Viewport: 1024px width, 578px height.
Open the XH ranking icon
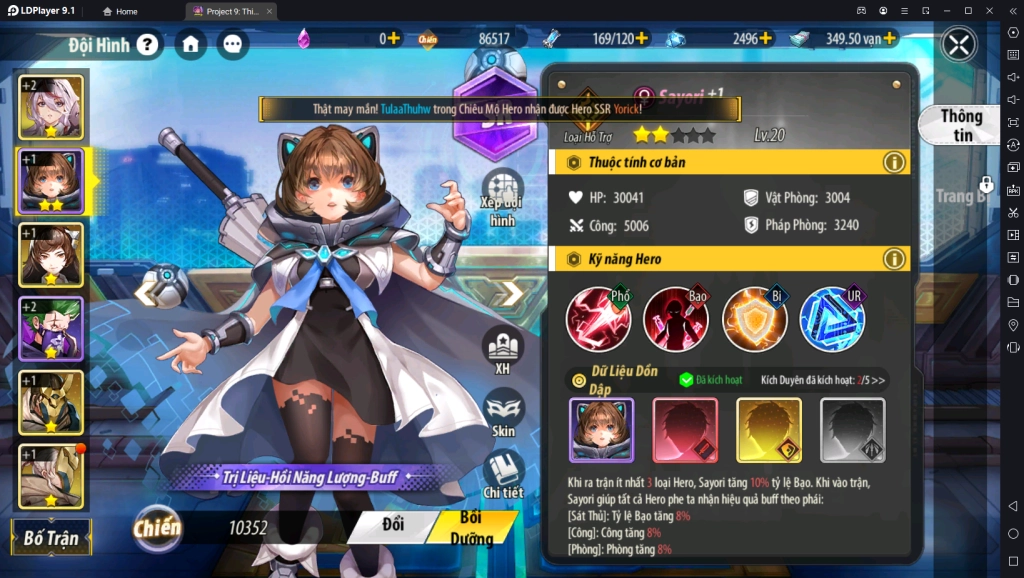point(503,352)
